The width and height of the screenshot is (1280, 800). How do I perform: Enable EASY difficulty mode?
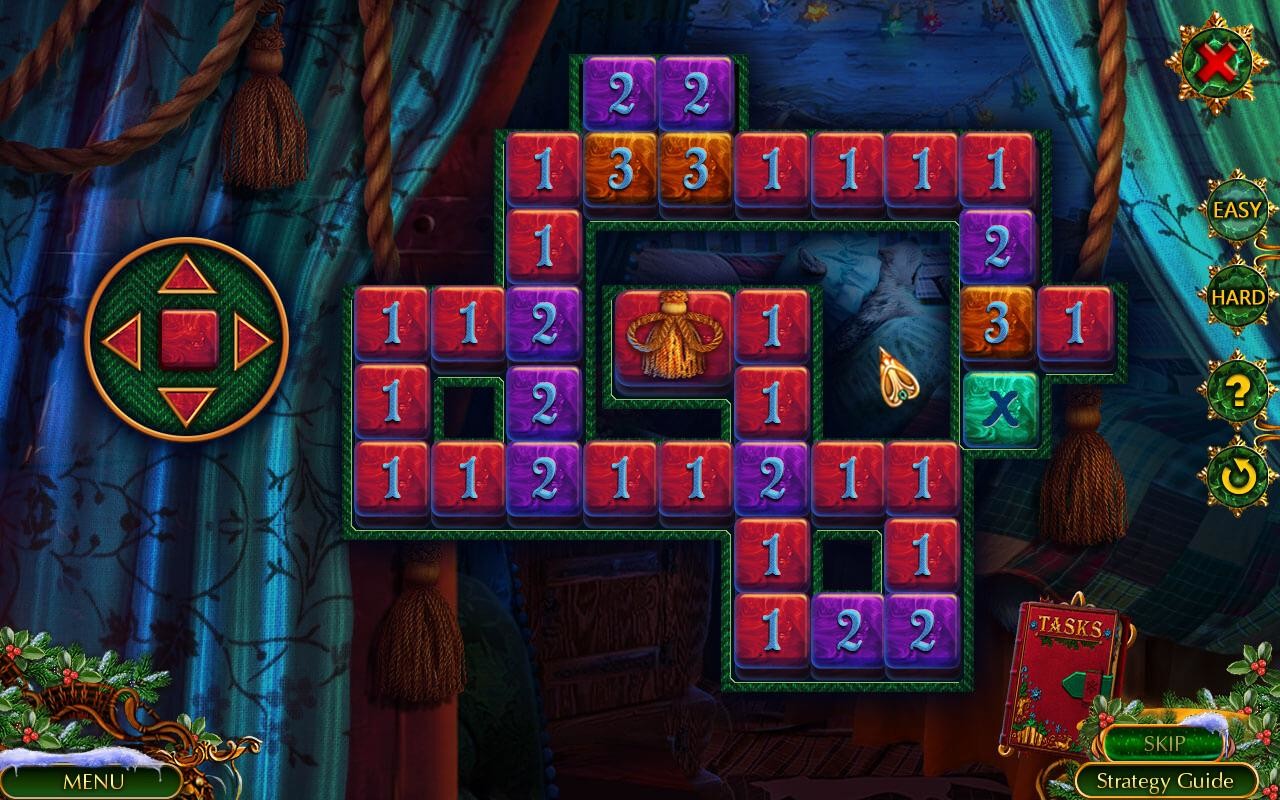click(x=1236, y=211)
